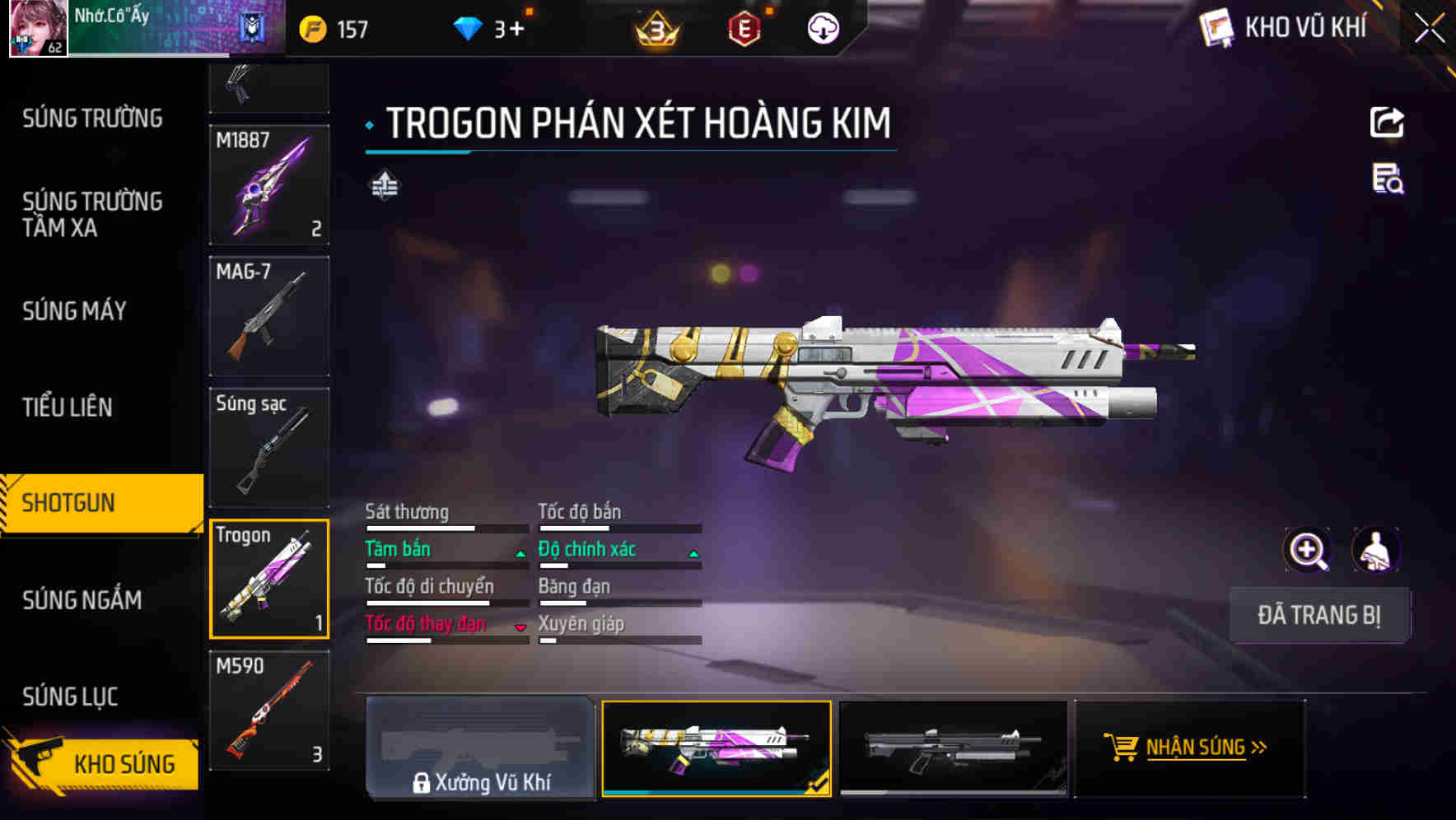Viewport: 1456px width, 820px height.
Task: Select the Súng sạc weapon slot
Action: coord(269,448)
